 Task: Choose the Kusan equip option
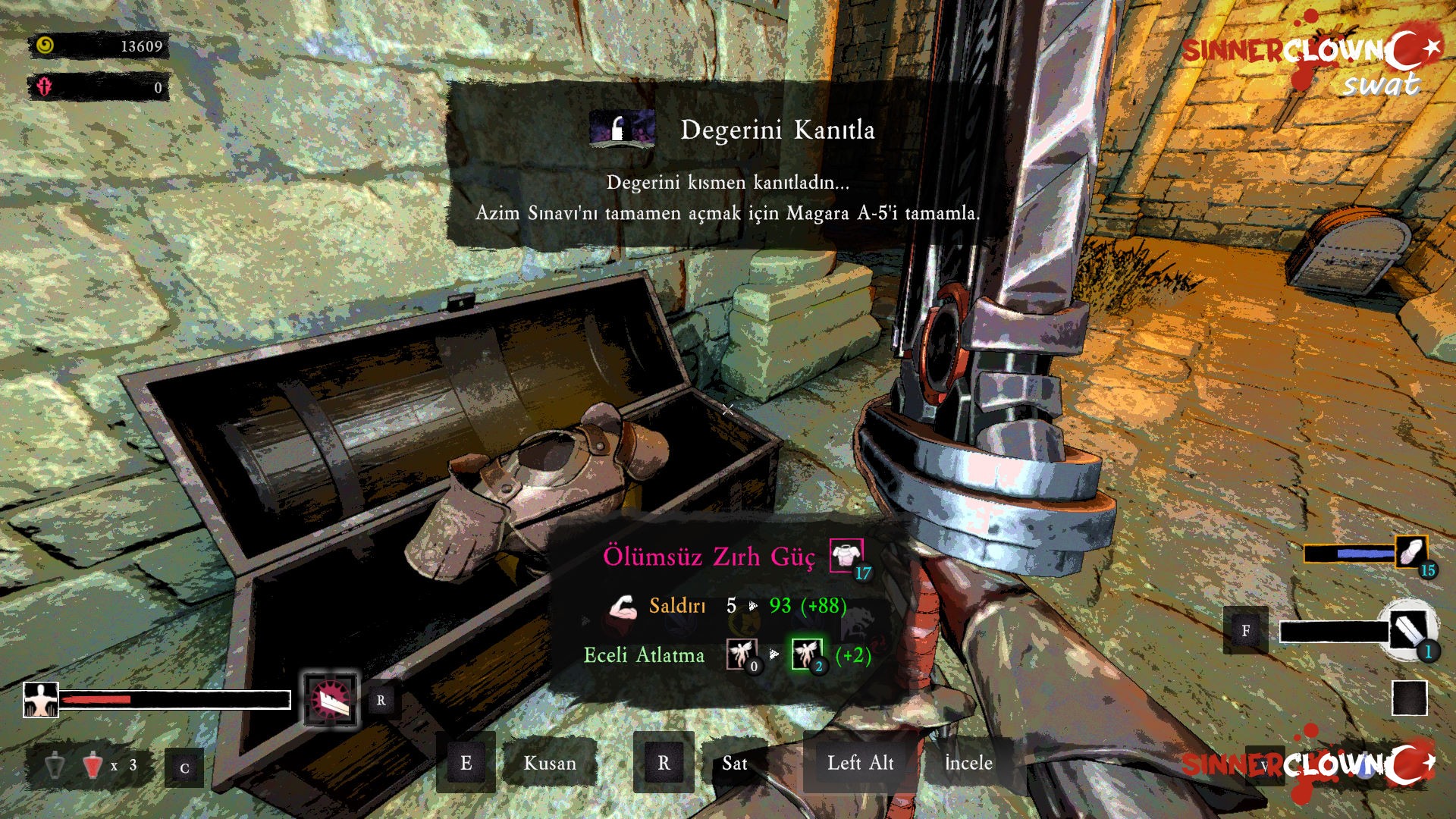point(549,763)
